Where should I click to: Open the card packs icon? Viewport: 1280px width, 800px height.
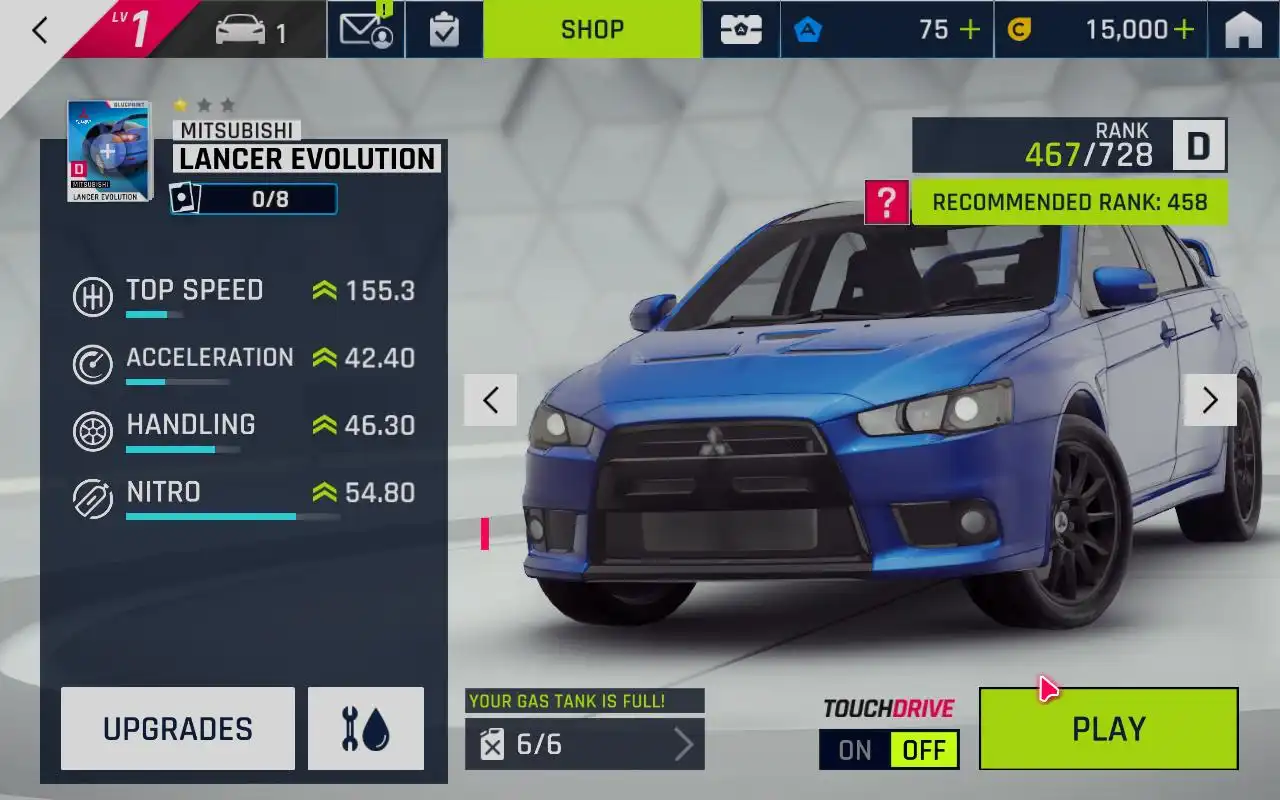coord(741,30)
